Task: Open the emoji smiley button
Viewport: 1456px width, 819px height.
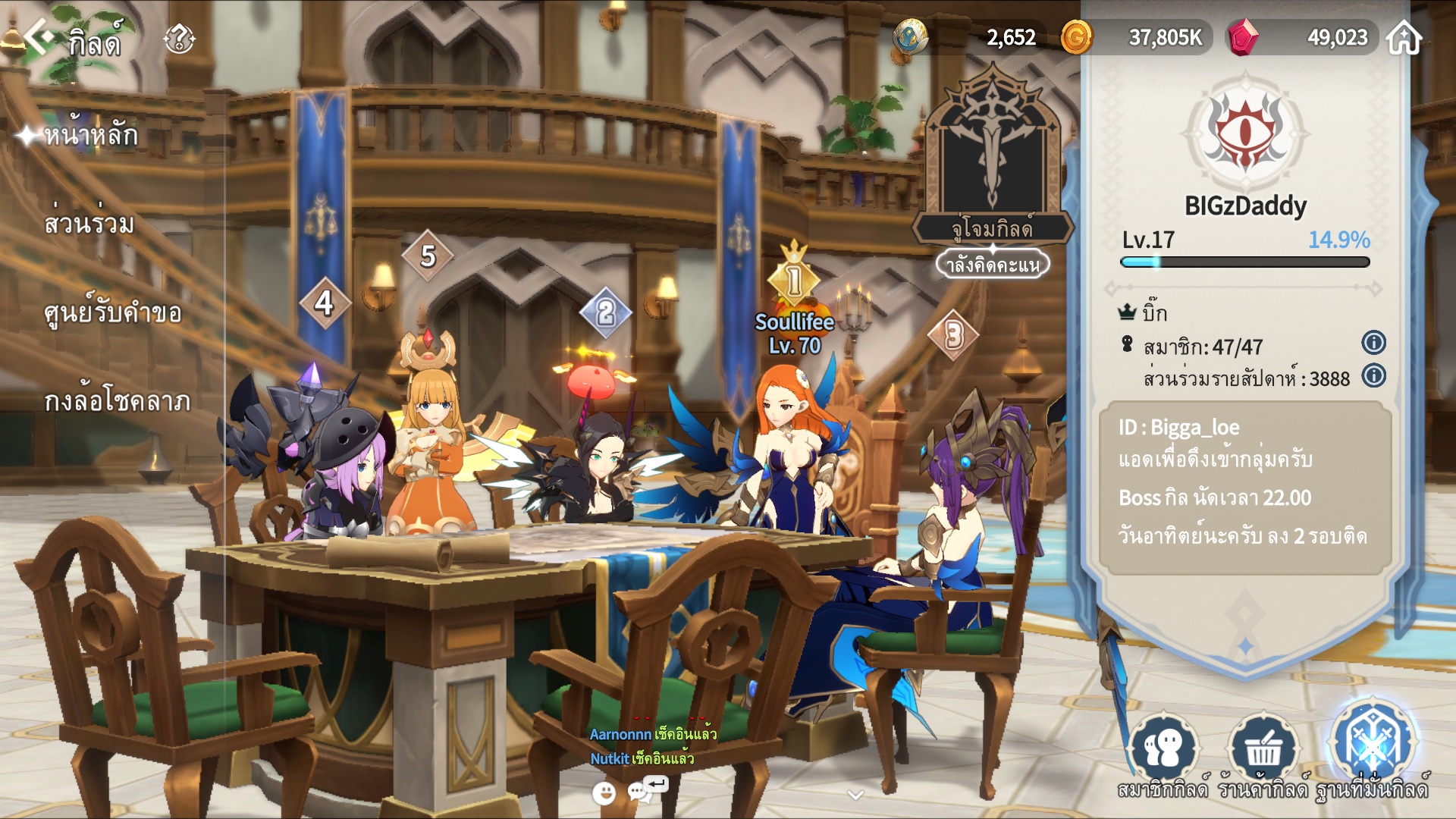Action: pyautogui.click(x=604, y=793)
